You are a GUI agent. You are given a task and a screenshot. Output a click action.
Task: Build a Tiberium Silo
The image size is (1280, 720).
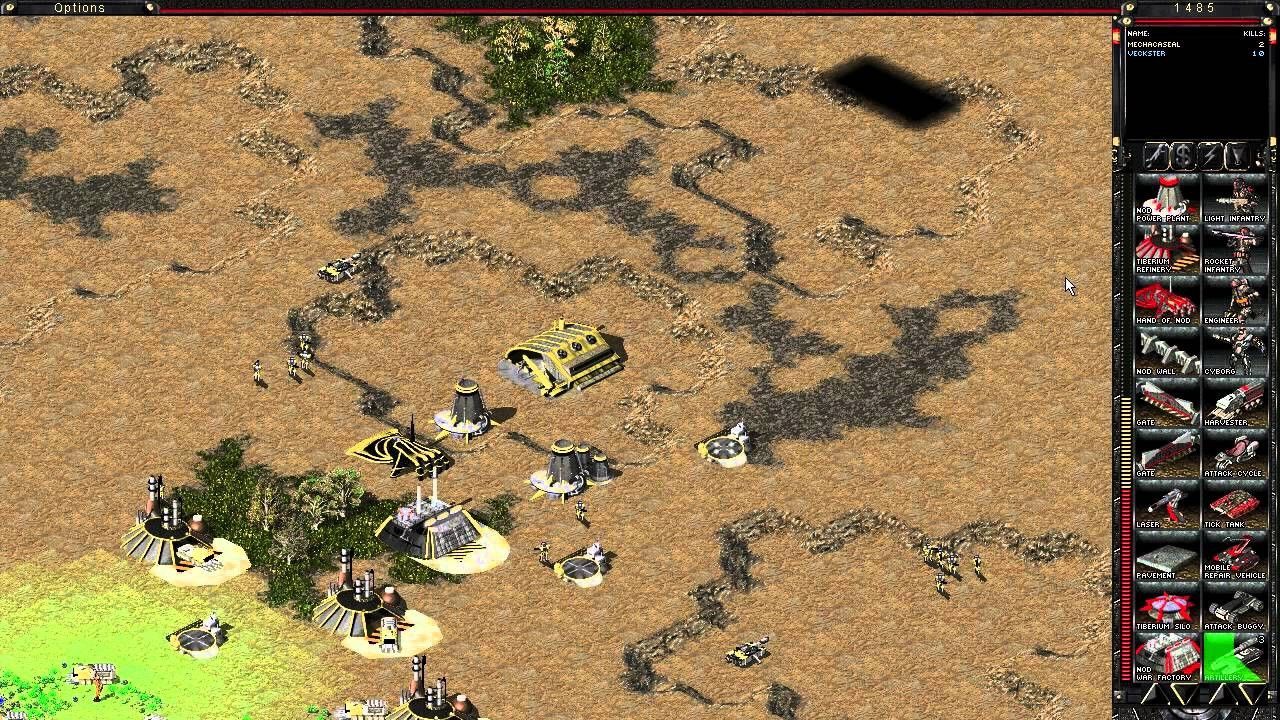coord(1164,604)
